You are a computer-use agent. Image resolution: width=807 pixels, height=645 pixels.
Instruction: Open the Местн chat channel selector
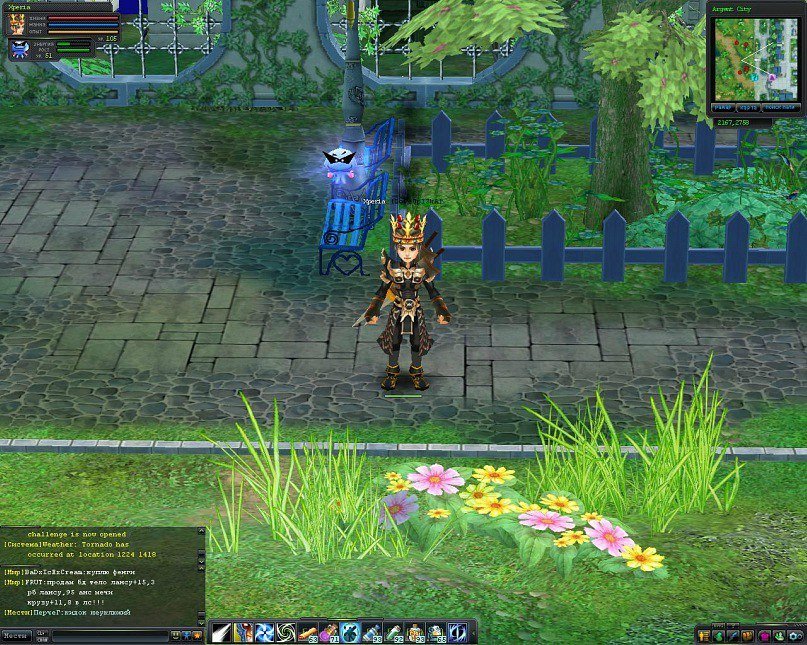pos(16,634)
